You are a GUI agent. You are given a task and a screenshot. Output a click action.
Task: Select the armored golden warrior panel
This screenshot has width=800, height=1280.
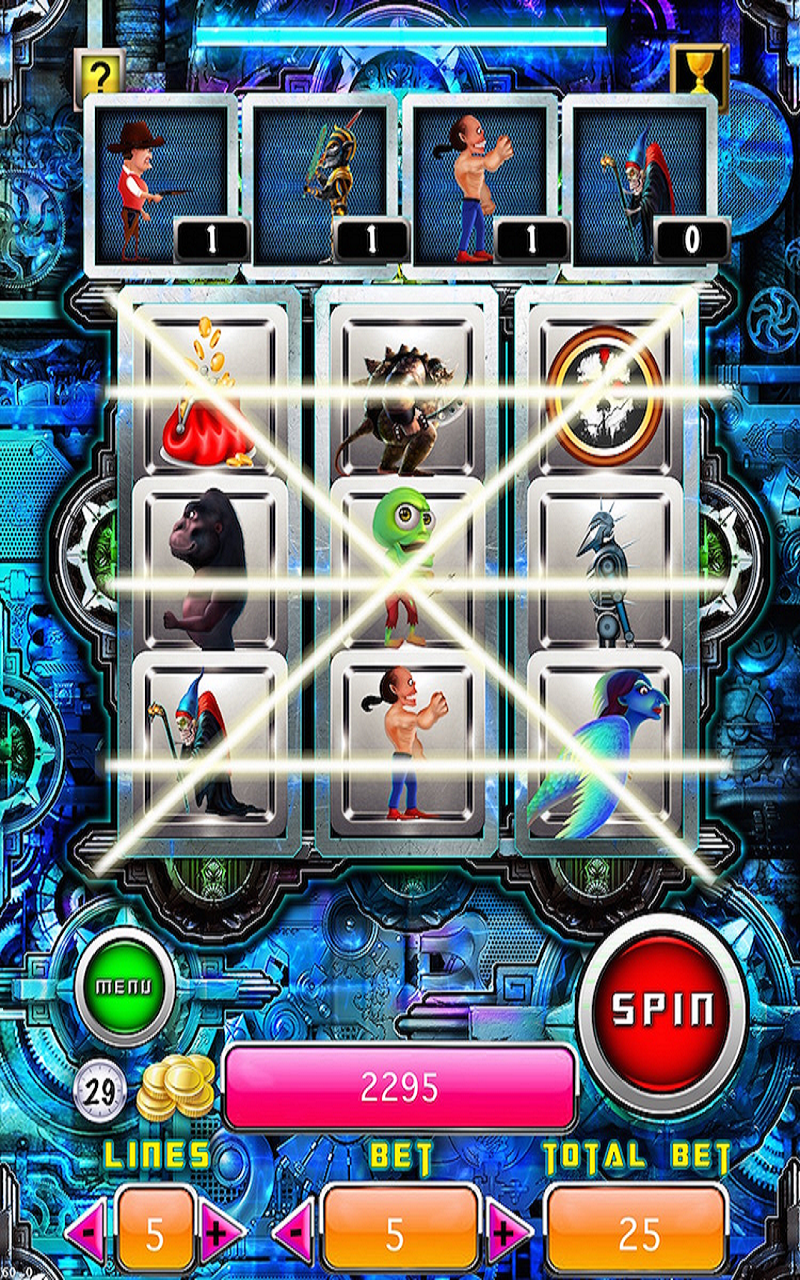tap(322, 186)
